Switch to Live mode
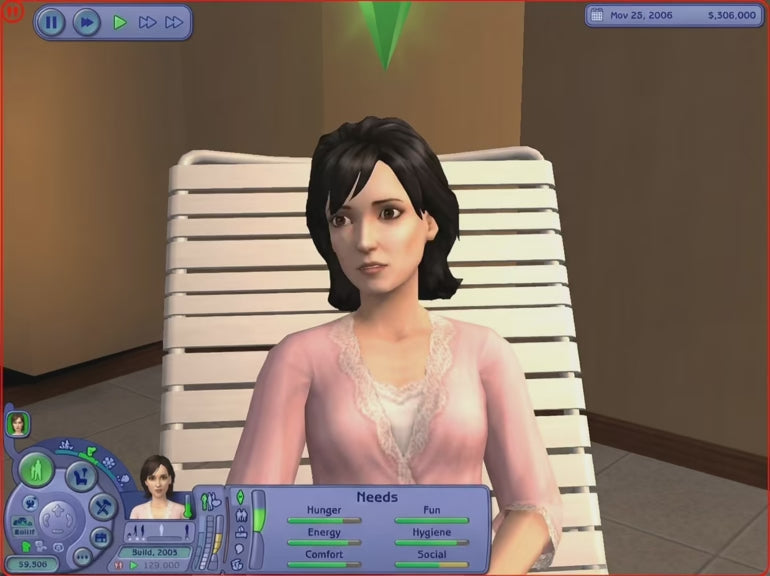 click(x=36, y=469)
